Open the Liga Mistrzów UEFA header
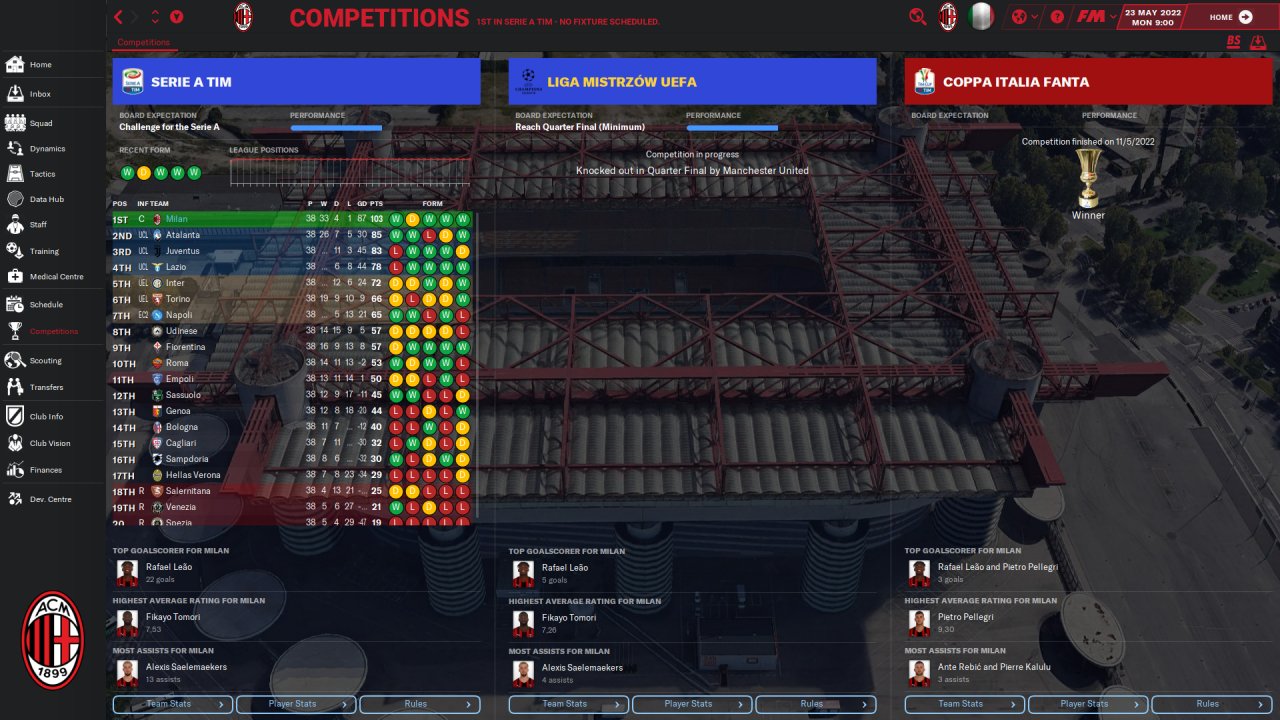 tap(692, 82)
